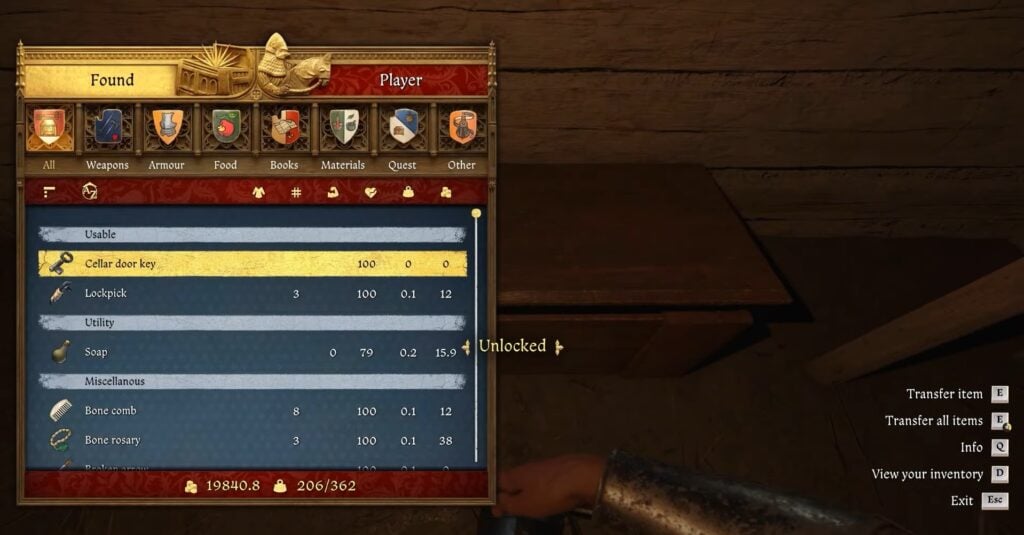This screenshot has width=1024, height=535.
Task: Choose the Bone comb row
Action: tap(252, 411)
